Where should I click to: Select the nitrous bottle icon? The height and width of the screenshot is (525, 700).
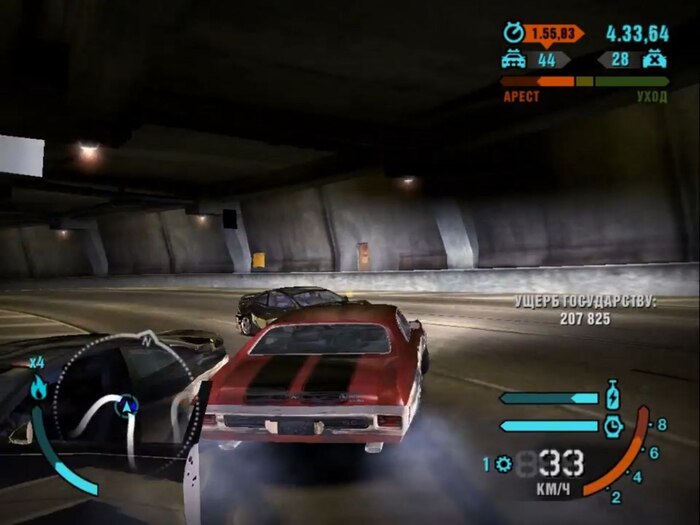613,394
